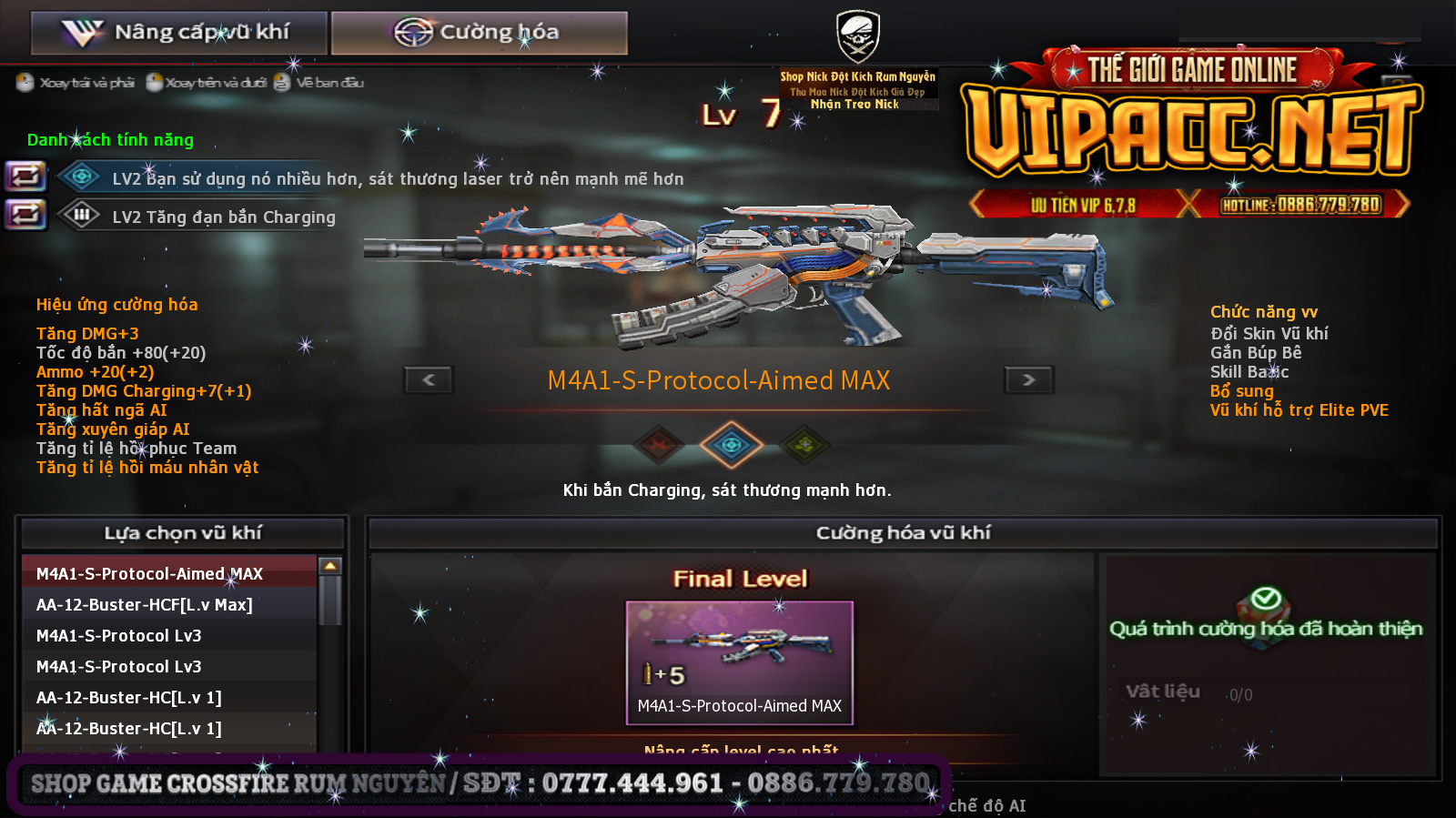Select the blue diamond Charging enhancement icon
The image size is (1456, 818).
tap(731, 445)
